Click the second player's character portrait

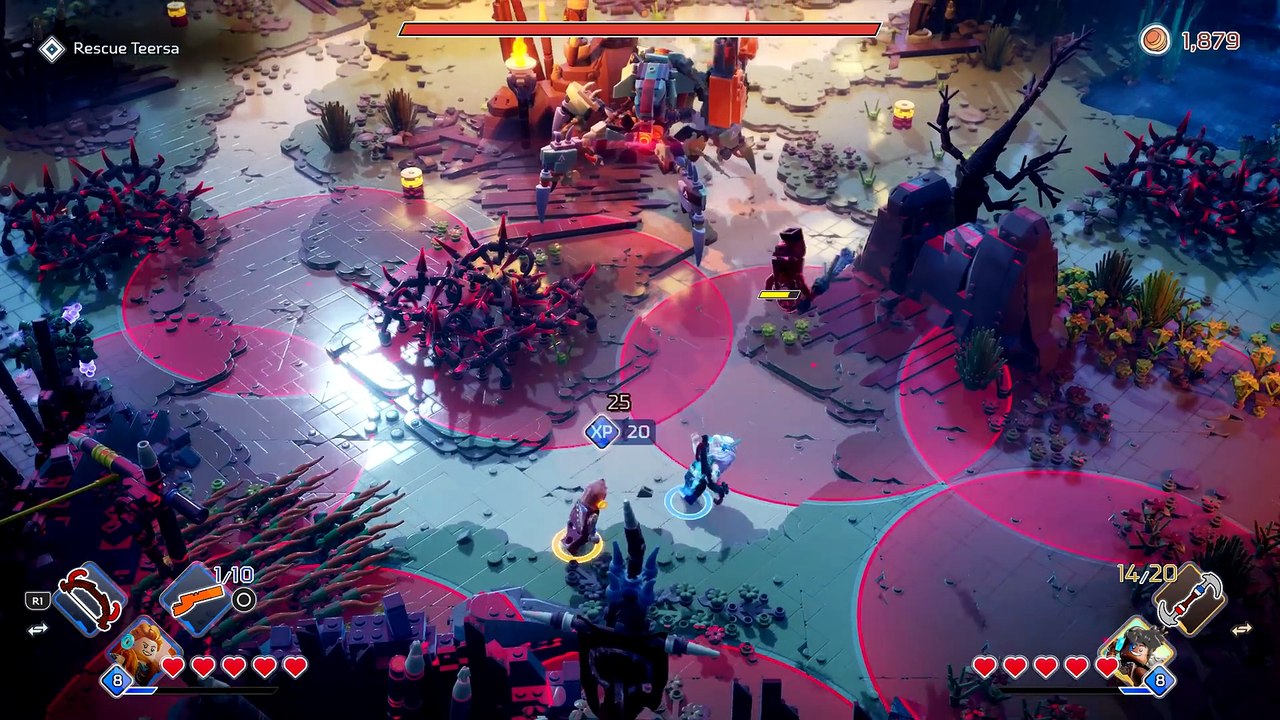(x=1137, y=650)
